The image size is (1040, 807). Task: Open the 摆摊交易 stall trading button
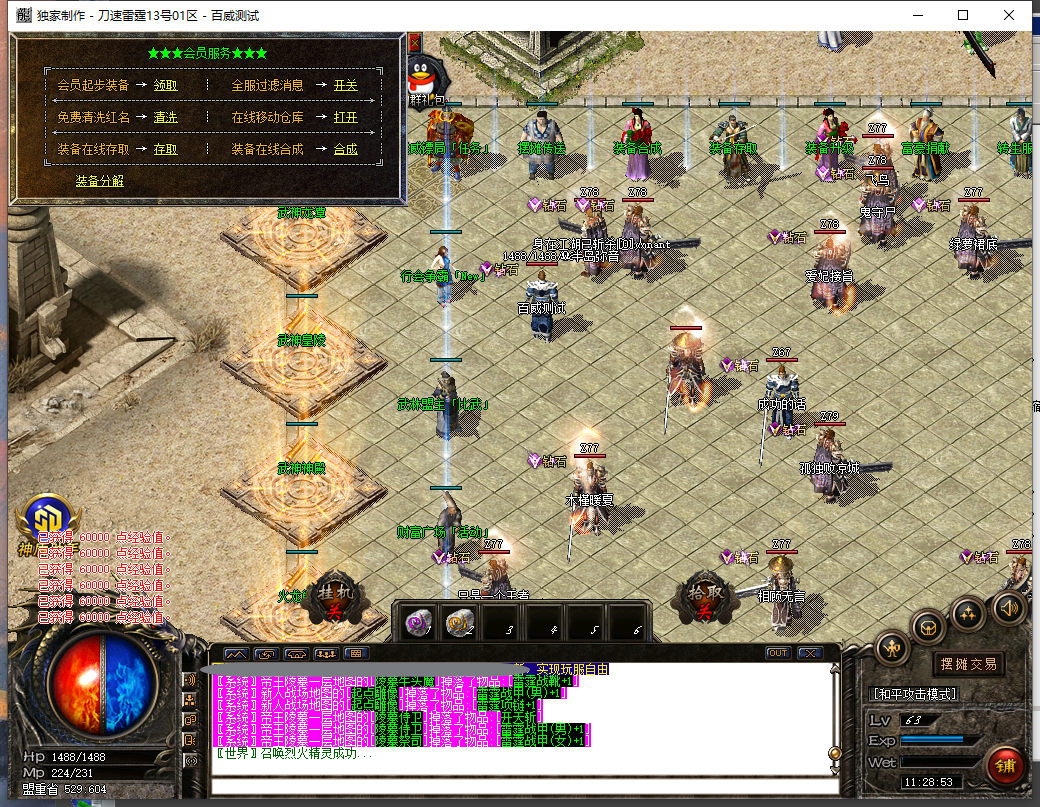pyautogui.click(x=969, y=664)
